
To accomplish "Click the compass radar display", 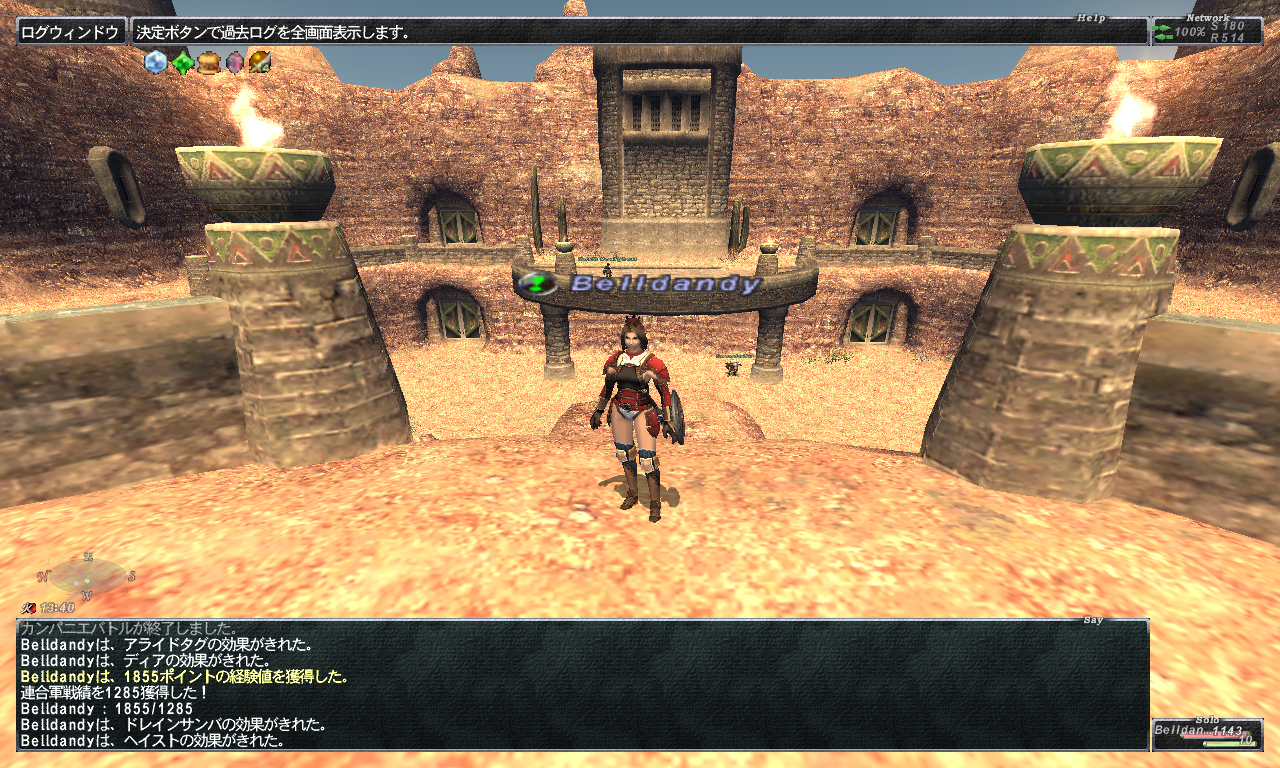I will 87,577.
